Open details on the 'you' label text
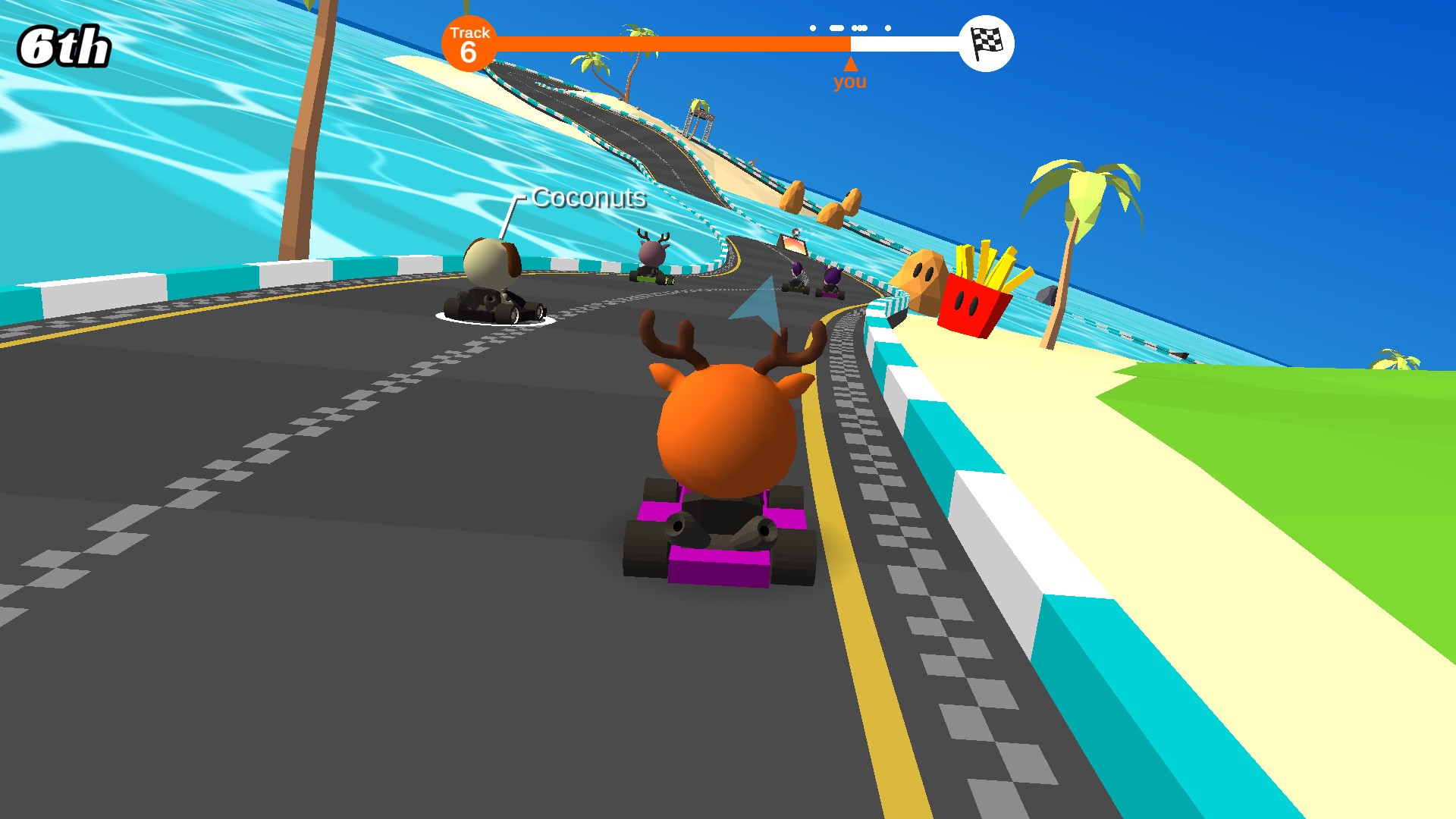This screenshot has height=819, width=1456. (x=851, y=82)
